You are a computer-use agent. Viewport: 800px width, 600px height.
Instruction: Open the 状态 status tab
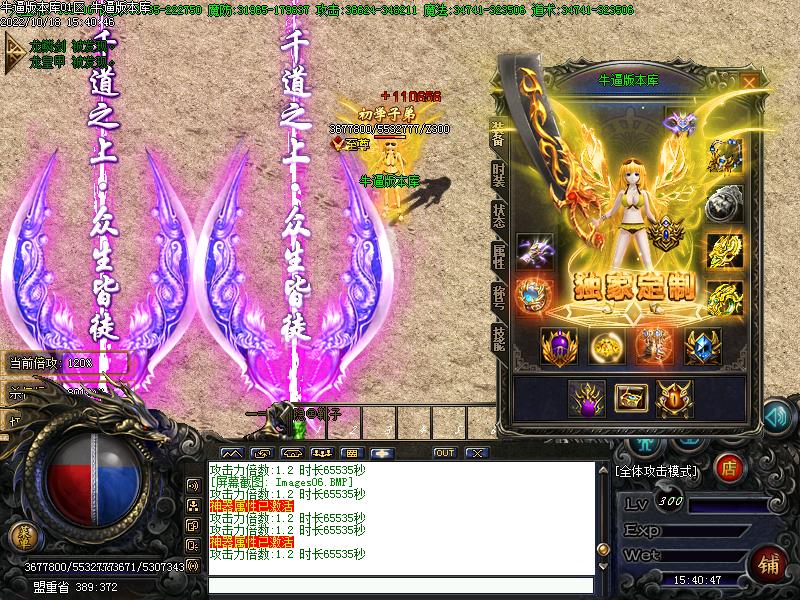pos(498,213)
